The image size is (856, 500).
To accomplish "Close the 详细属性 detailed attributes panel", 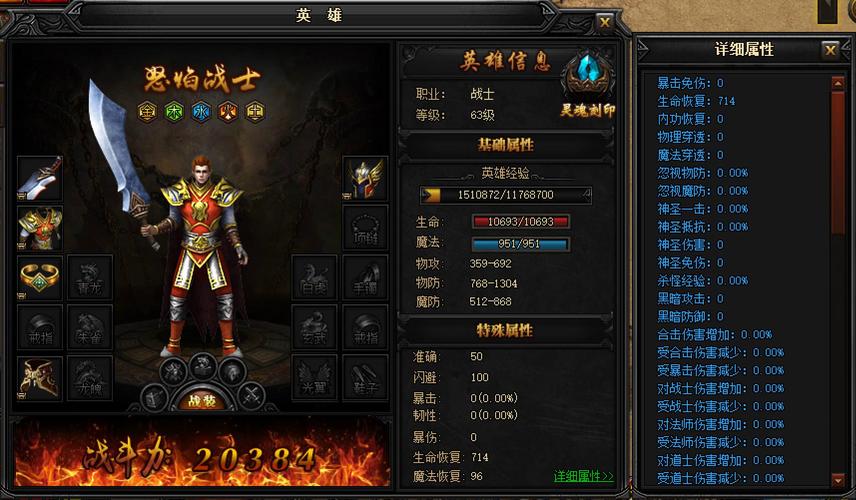I will coord(830,50).
